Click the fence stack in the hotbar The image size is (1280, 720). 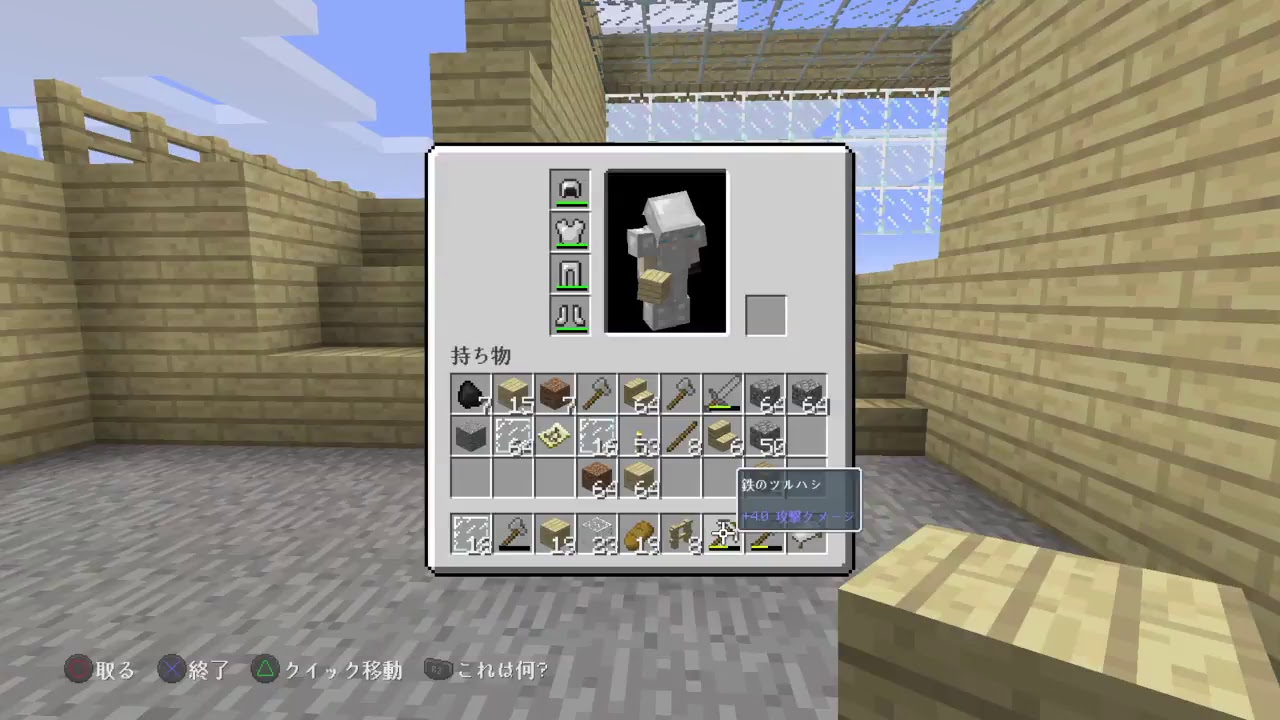680,535
